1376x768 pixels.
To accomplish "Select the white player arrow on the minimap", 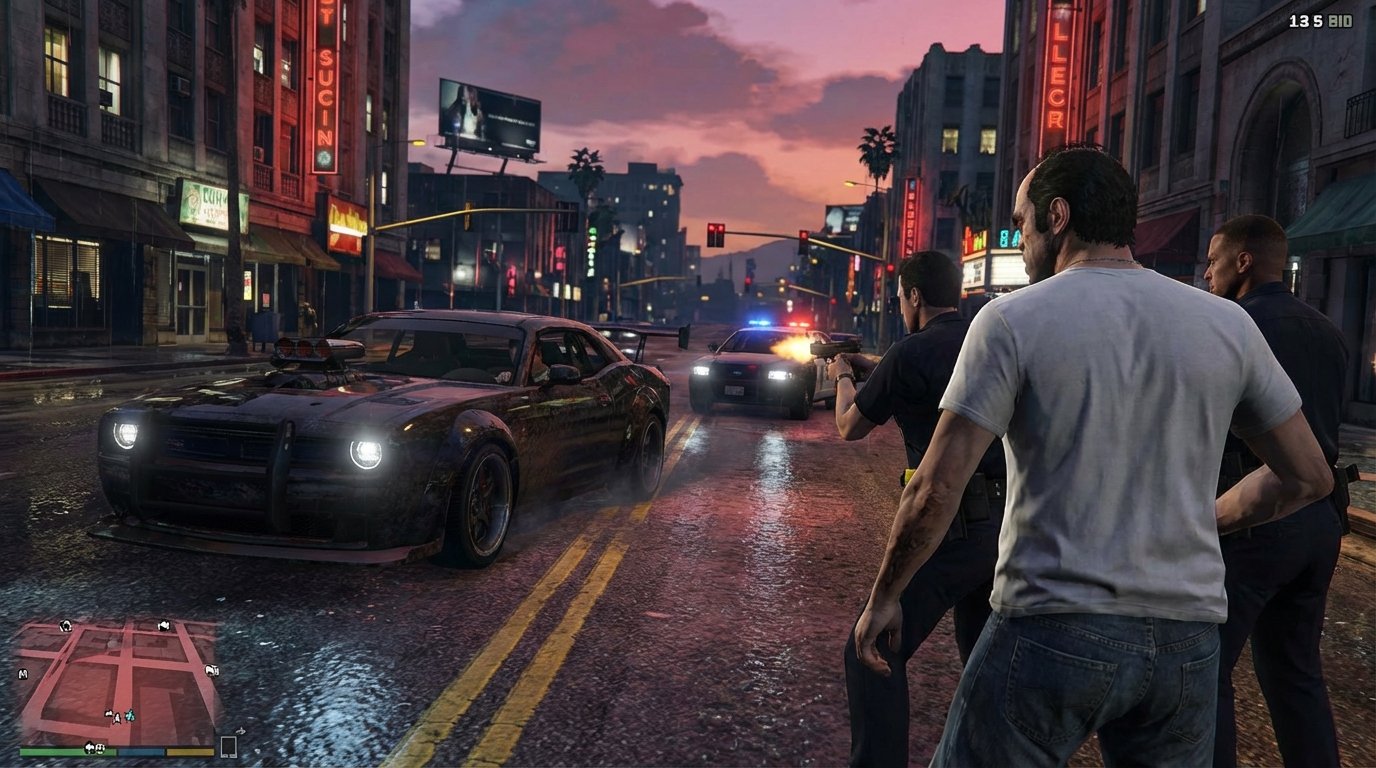I will click(117, 717).
